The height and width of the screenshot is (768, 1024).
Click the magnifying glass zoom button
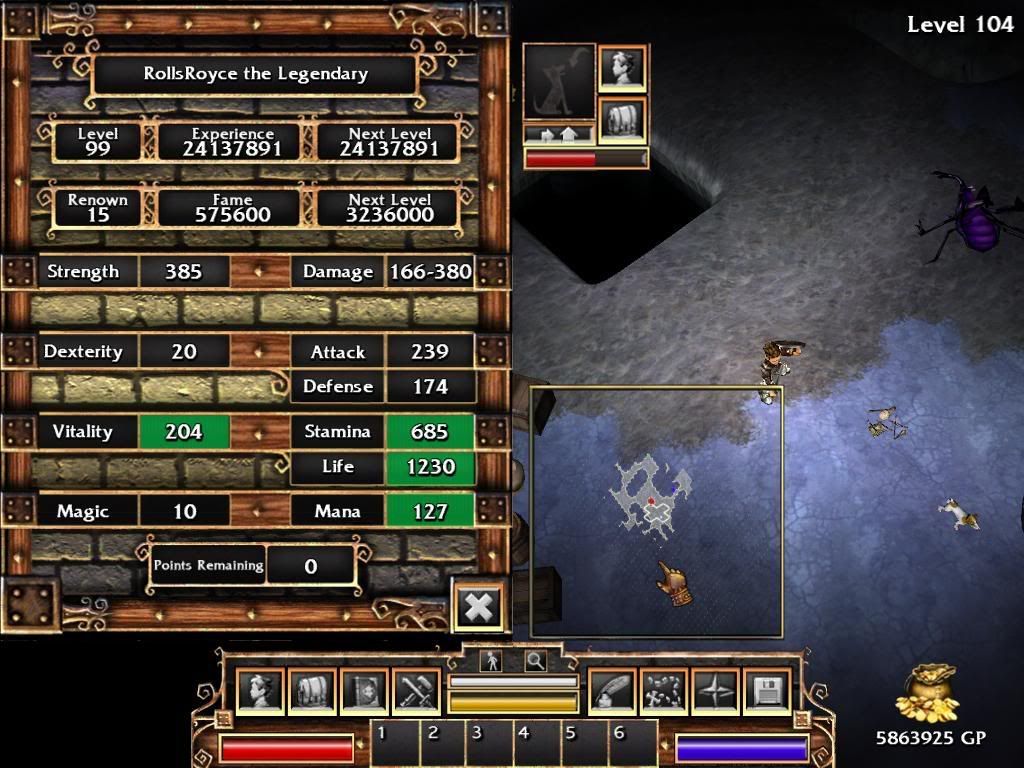[535, 660]
